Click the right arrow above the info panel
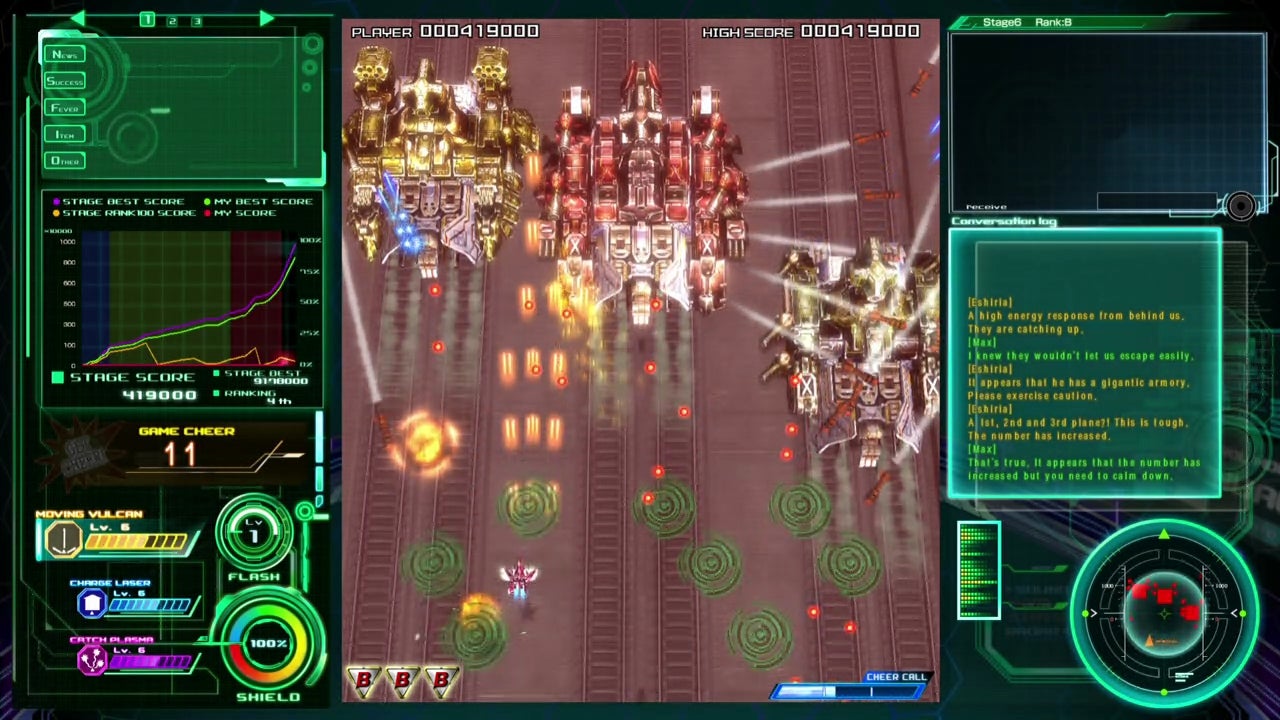This screenshot has height=720, width=1280. [266, 19]
